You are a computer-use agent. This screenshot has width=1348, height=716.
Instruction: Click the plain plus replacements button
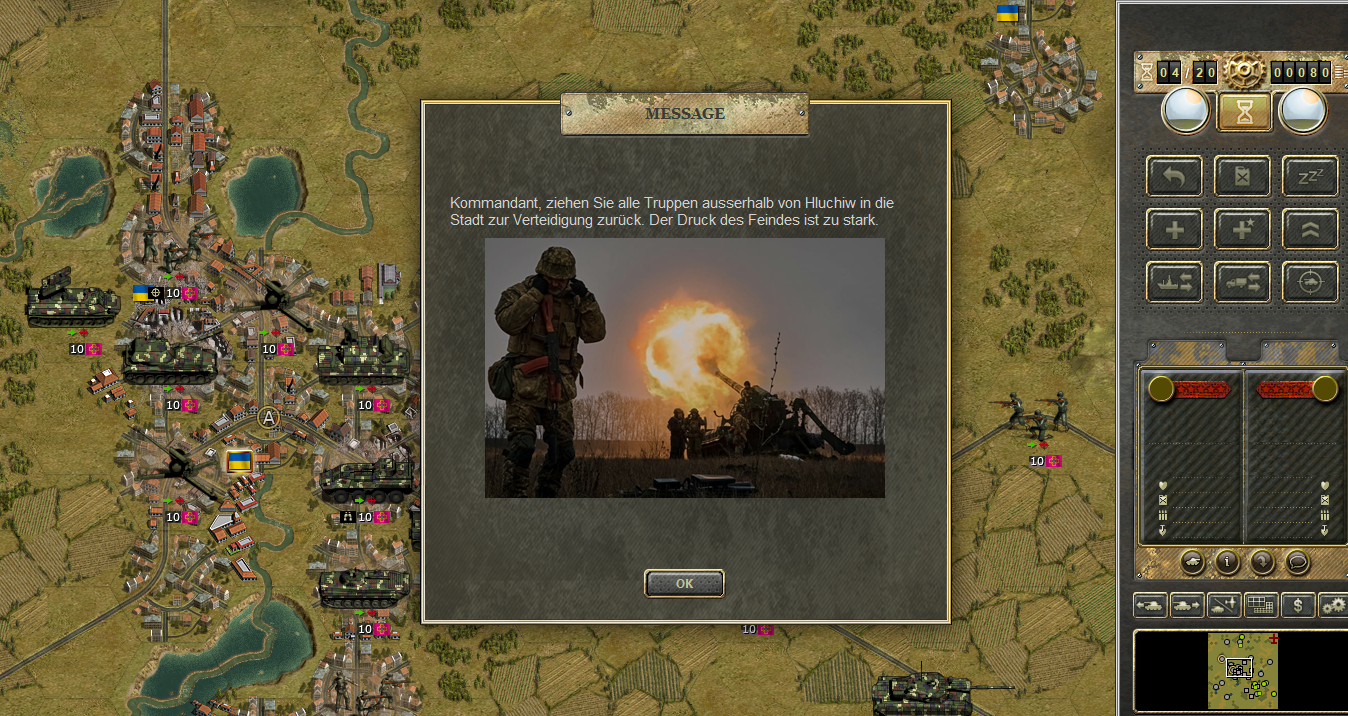pos(1175,230)
